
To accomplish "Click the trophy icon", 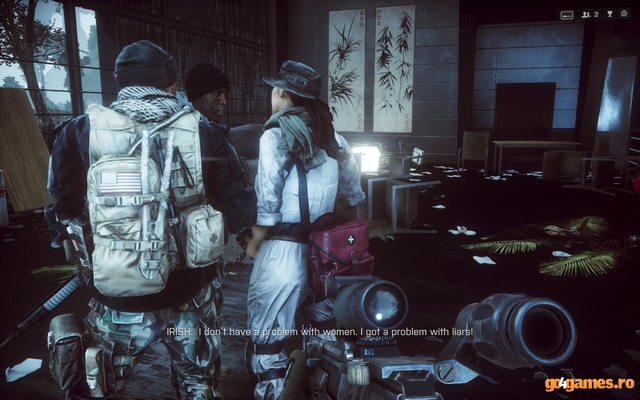I will pyautogui.click(x=609, y=14).
